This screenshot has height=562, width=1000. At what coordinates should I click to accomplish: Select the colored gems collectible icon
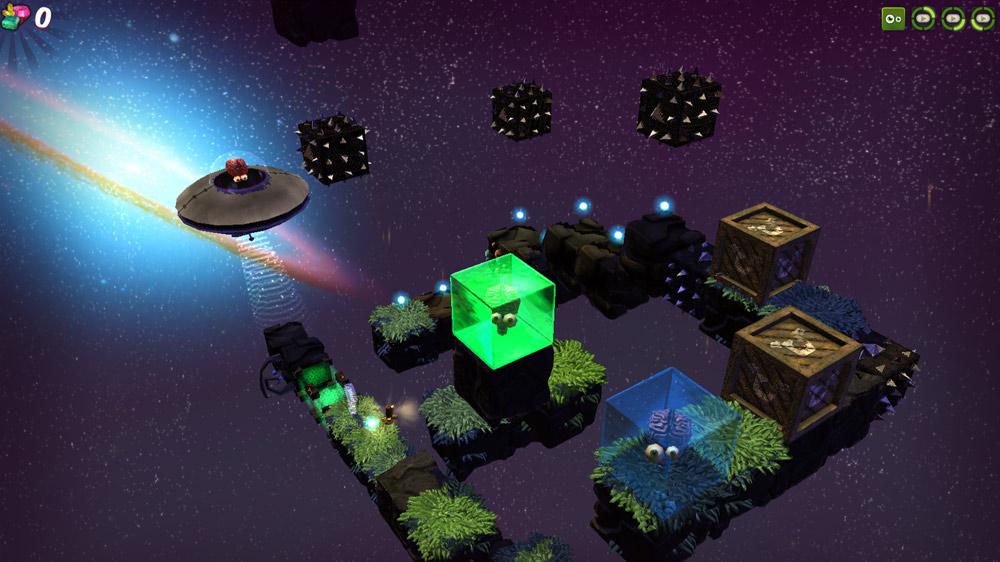15,17
